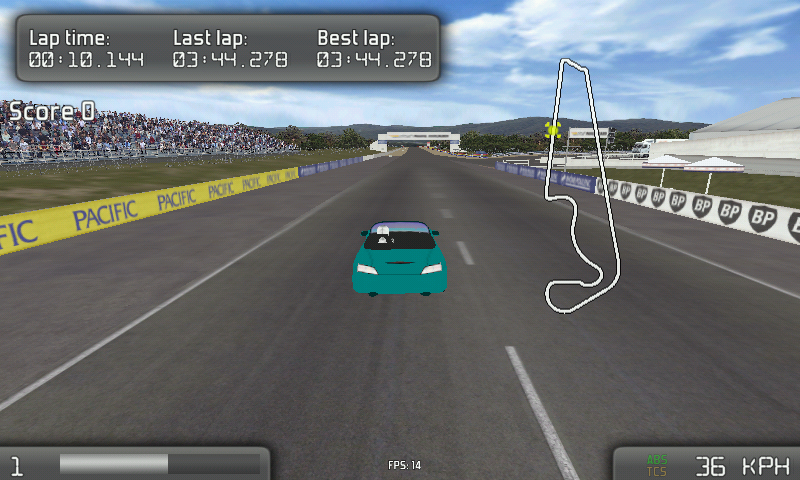Toggle the TCS indicator
Screen dimensions: 800x480
(657, 470)
